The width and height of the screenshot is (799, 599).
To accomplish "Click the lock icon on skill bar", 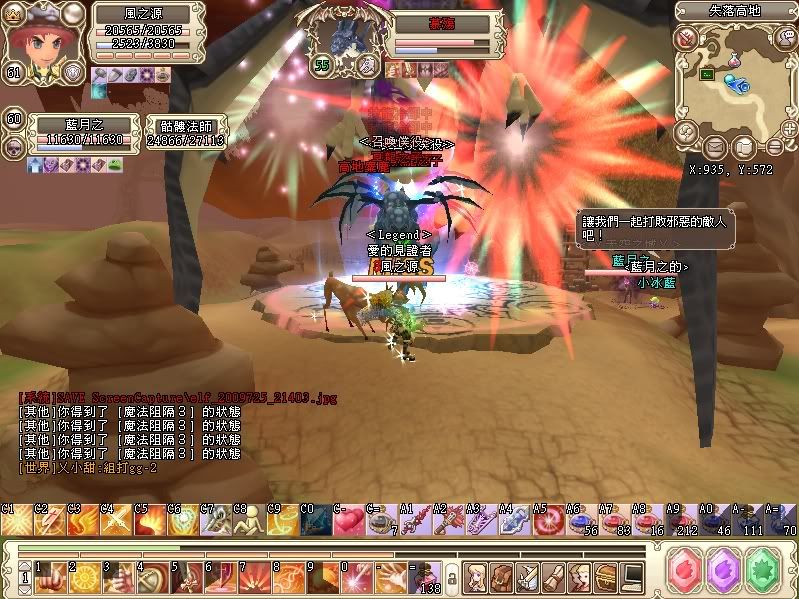I will pos(451,577).
